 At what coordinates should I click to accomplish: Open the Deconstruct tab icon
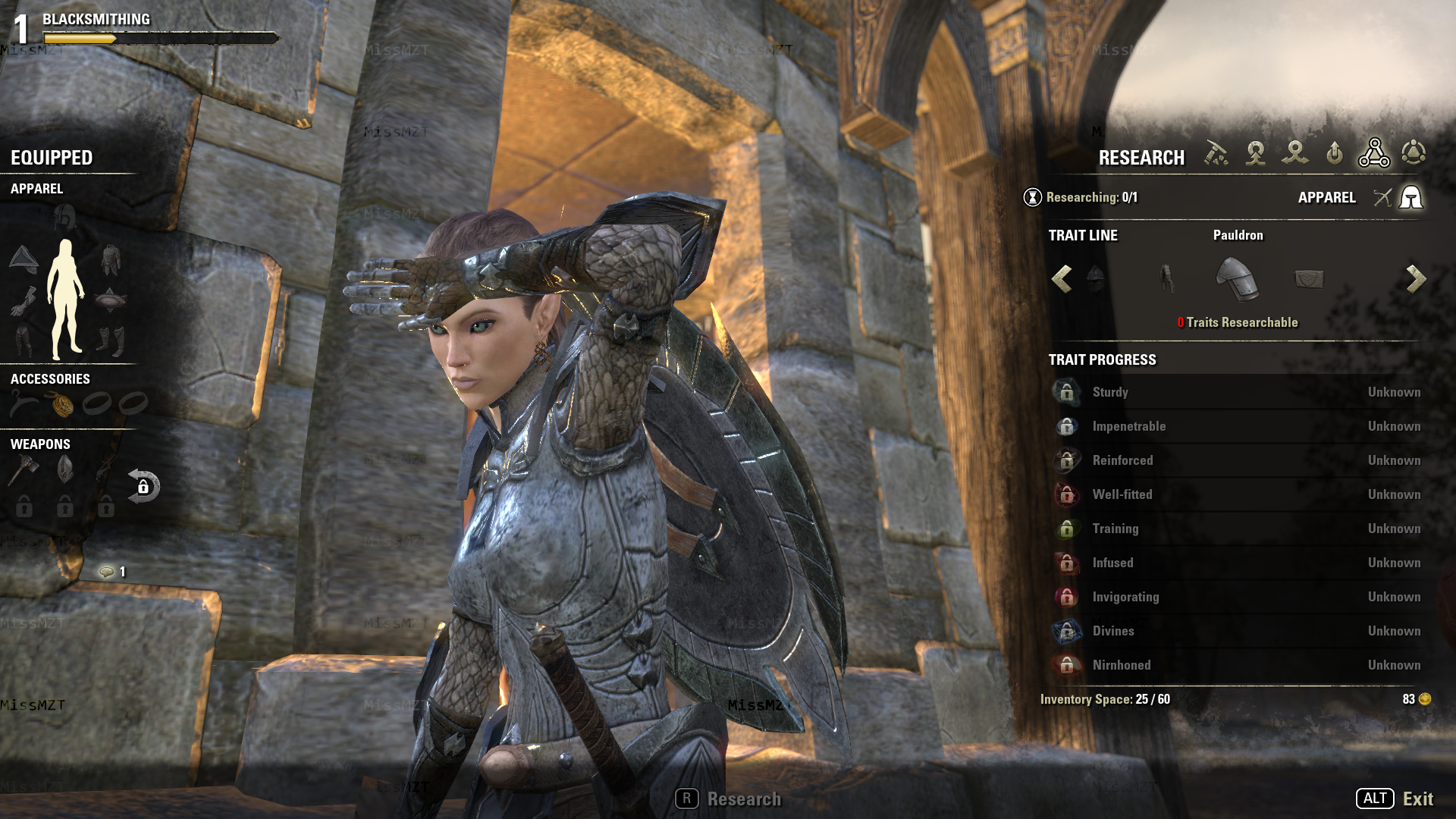tap(1297, 153)
